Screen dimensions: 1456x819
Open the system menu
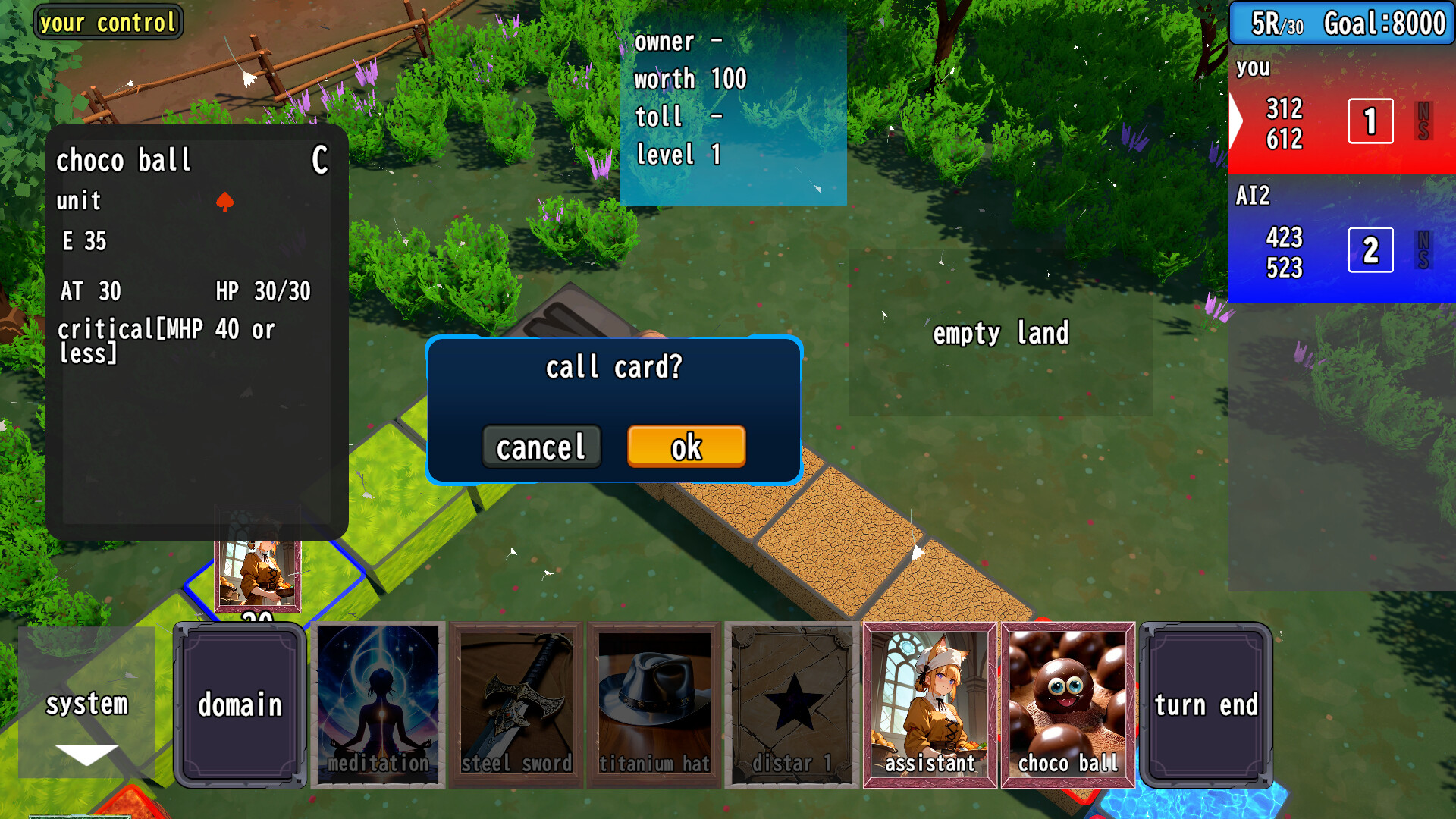pos(86,705)
